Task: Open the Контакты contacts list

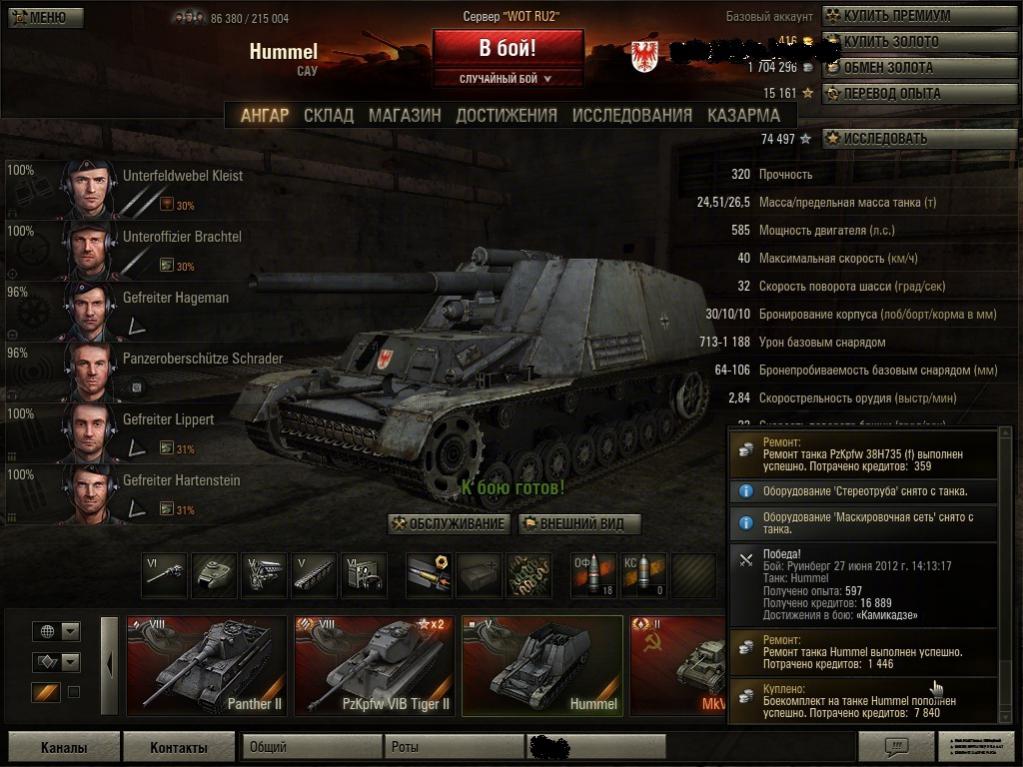Action: click(x=178, y=747)
